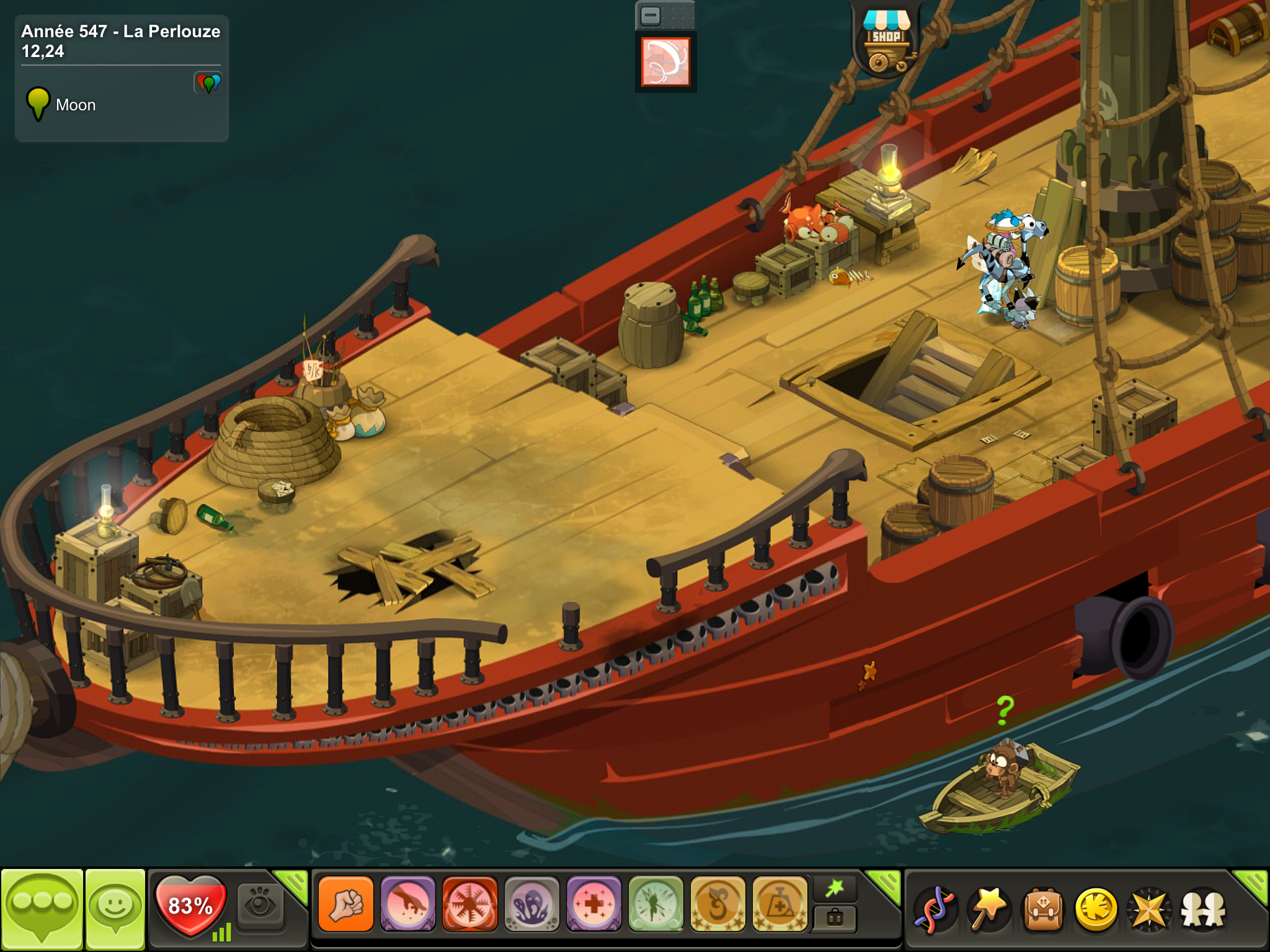Open the smiley emote menu

coord(115,908)
